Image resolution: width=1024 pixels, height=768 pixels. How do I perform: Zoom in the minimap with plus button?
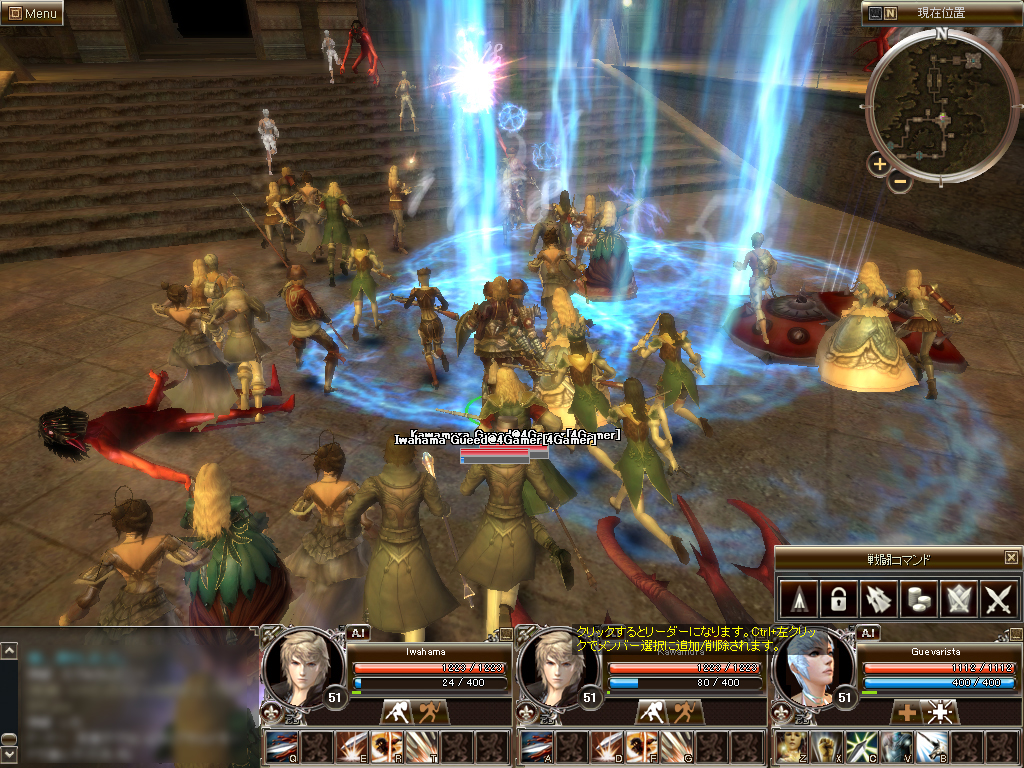coord(879,164)
